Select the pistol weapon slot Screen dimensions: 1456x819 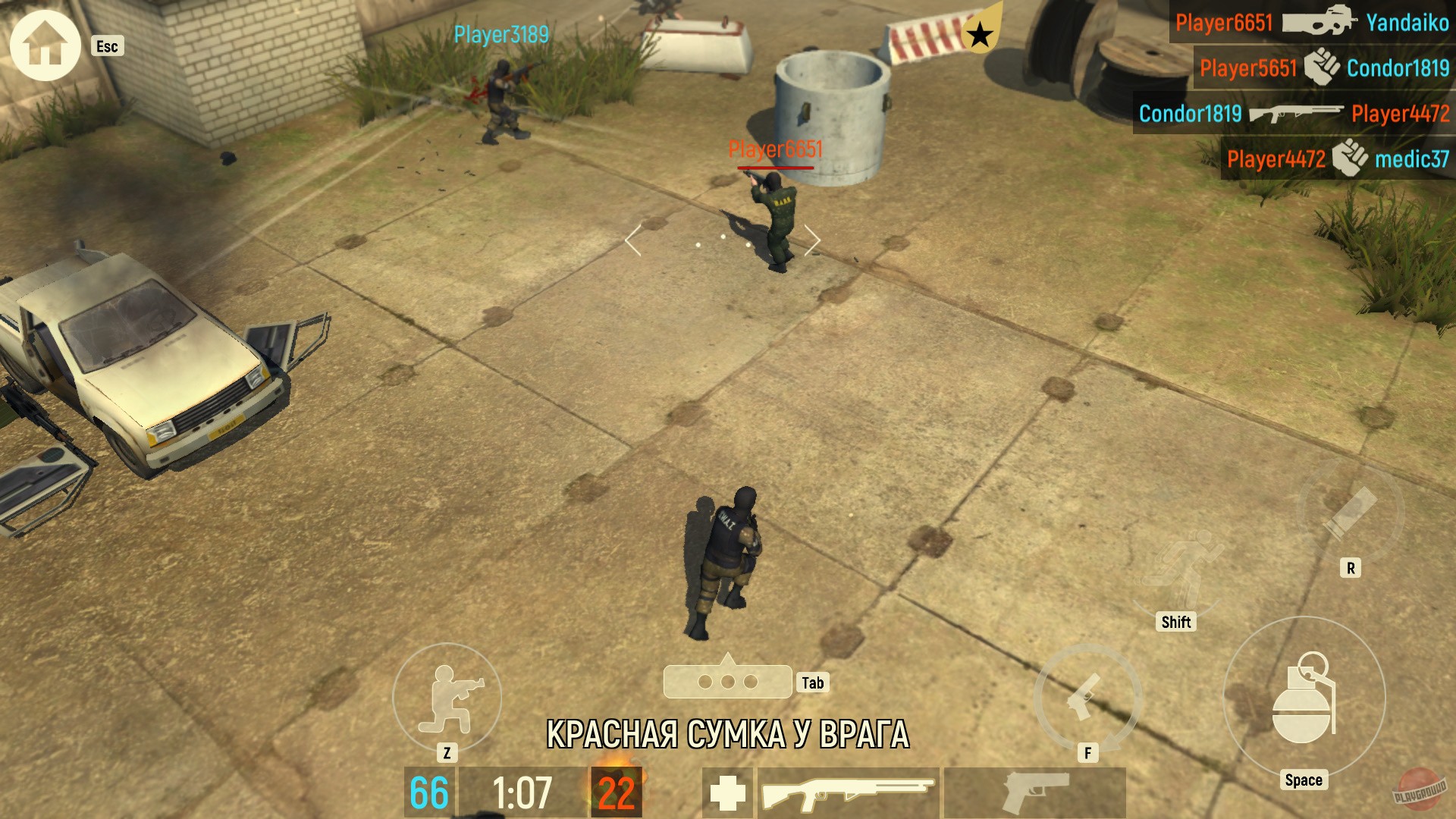click(x=1033, y=792)
